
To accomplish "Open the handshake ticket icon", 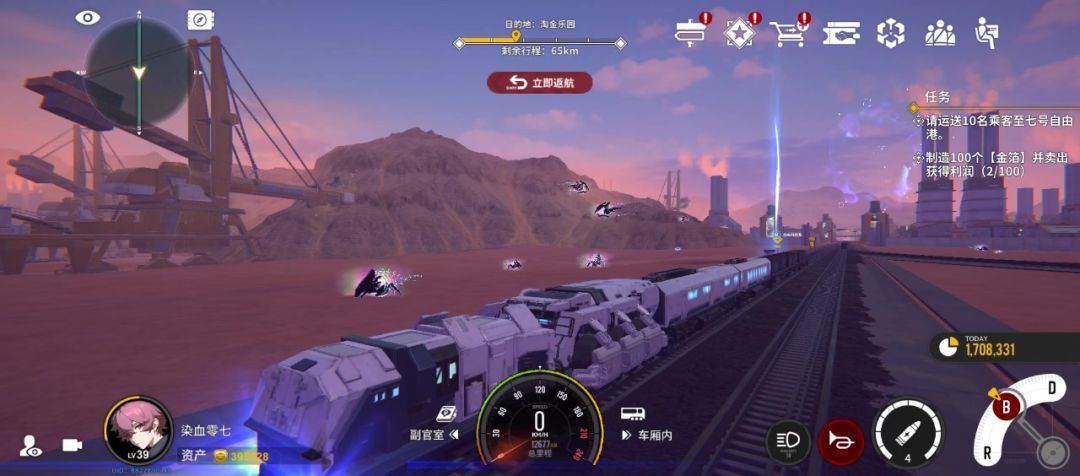I will click(841, 33).
